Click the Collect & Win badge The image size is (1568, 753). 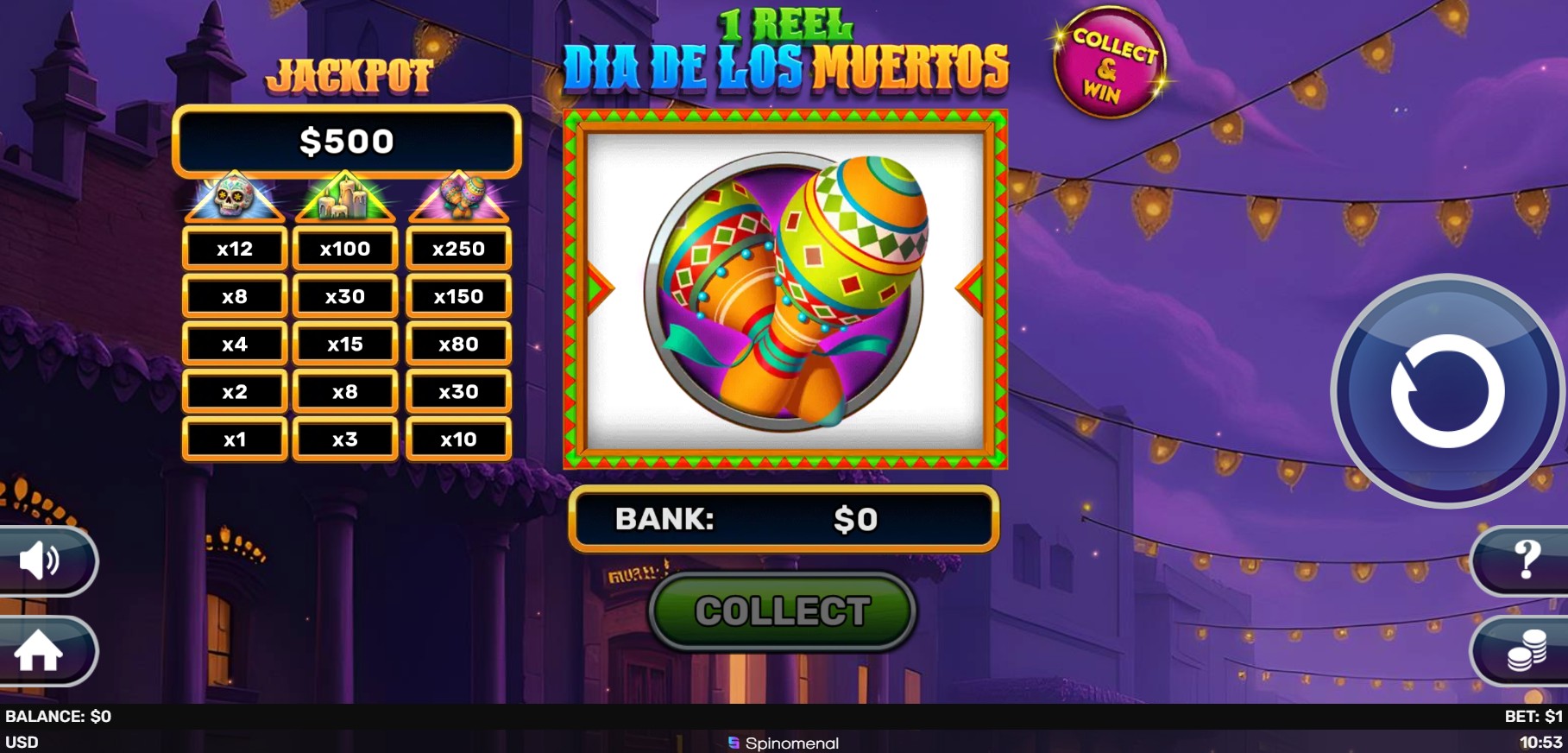click(x=1110, y=62)
